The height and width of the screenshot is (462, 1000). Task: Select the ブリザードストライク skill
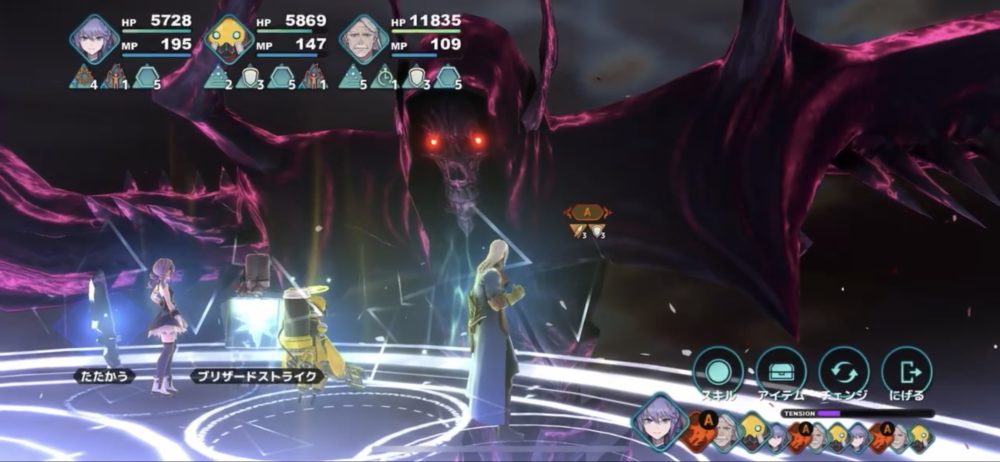coord(257,377)
